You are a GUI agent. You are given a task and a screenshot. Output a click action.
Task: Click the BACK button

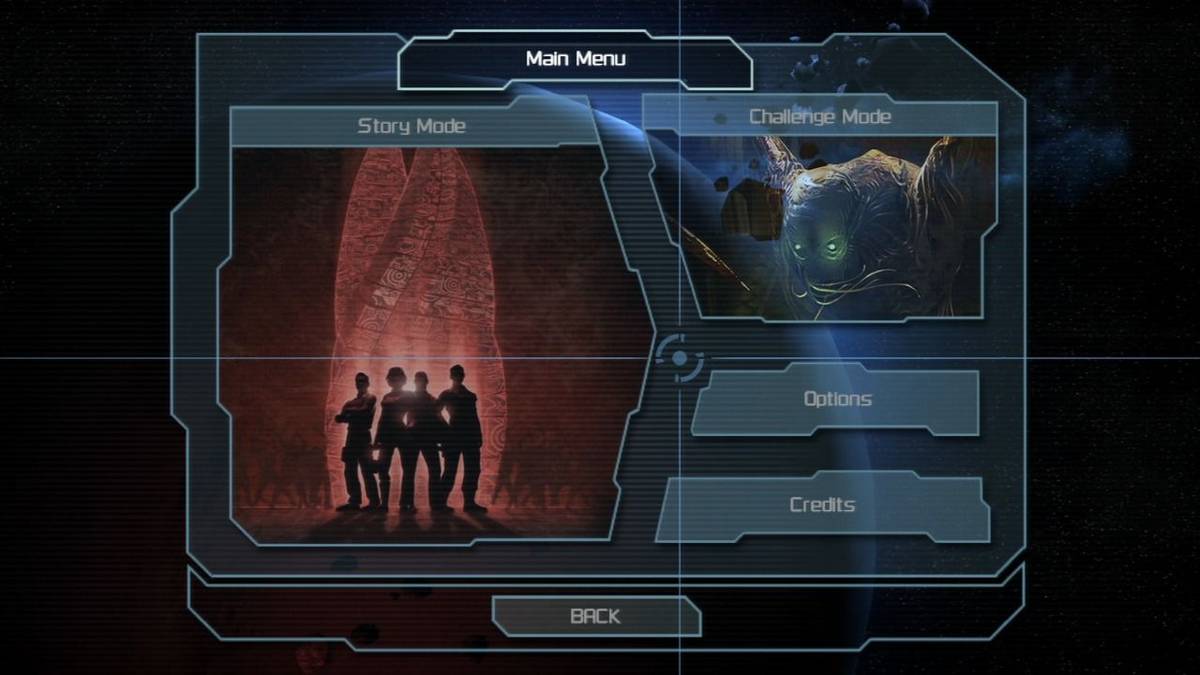point(595,617)
